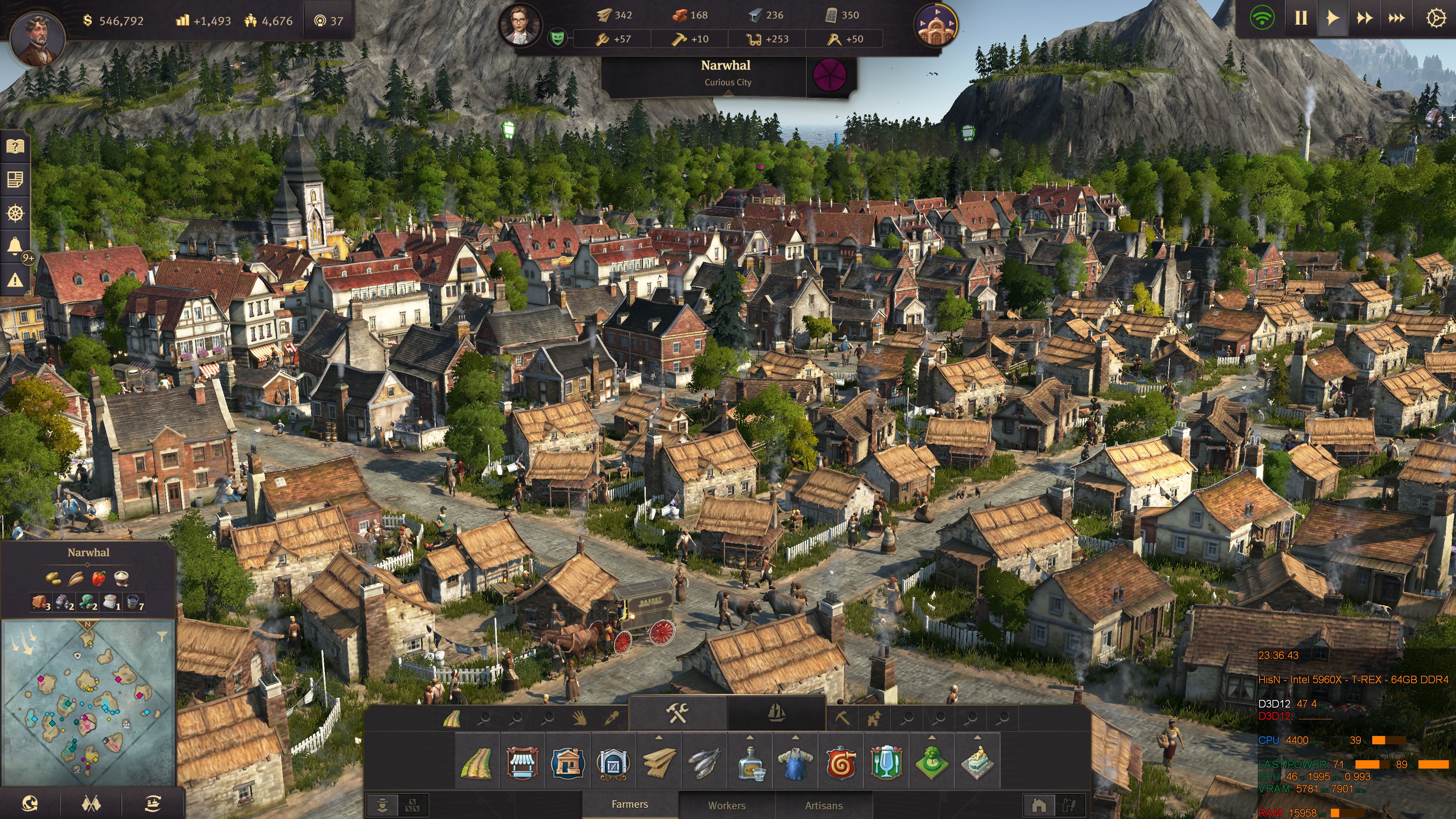1456x819 pixels.
Task: Select the schnapps bottle building icon
Action: pos(750,763)
